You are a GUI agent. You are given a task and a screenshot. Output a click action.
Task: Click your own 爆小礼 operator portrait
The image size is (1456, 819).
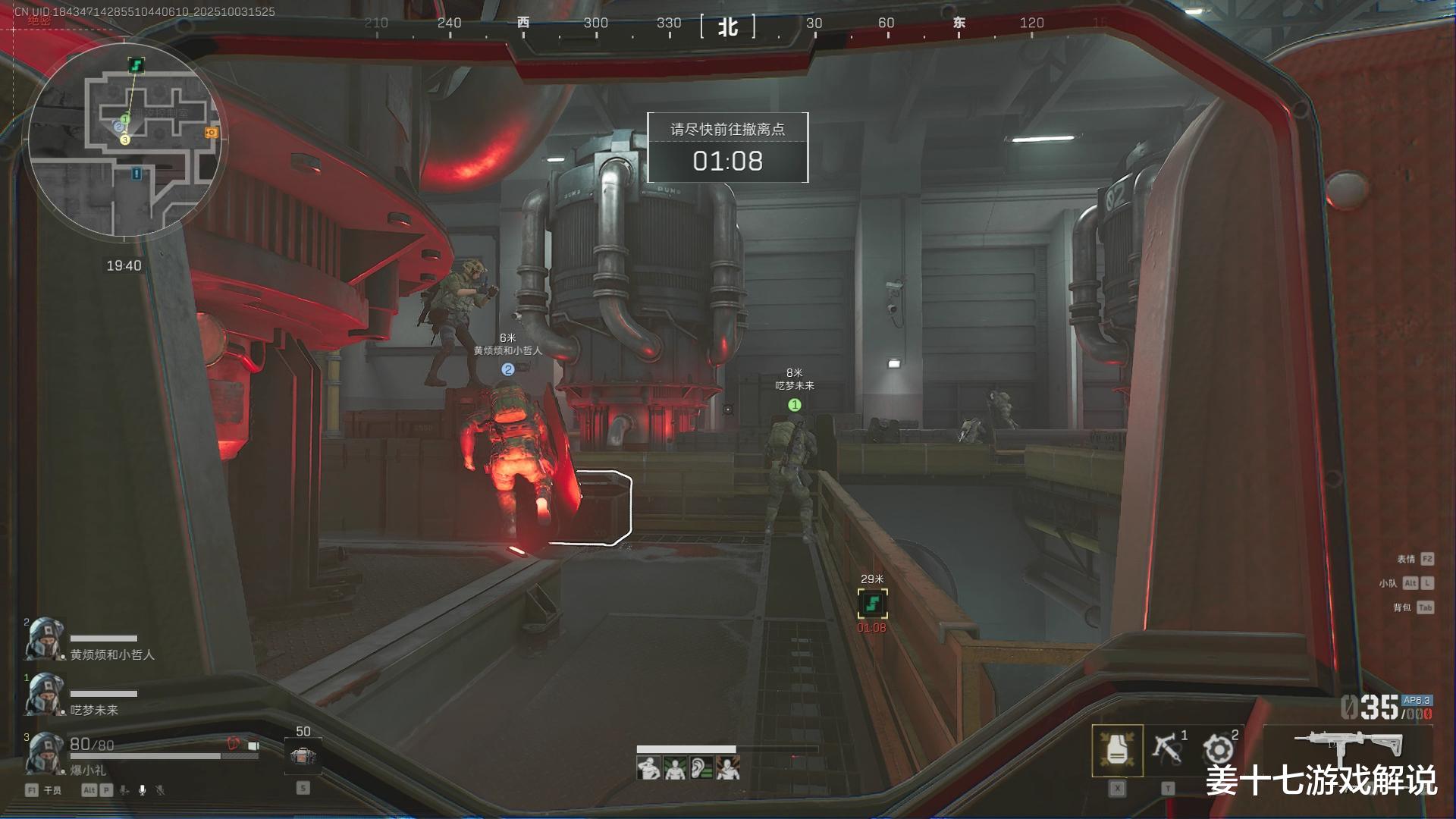[x=44, y=753]
